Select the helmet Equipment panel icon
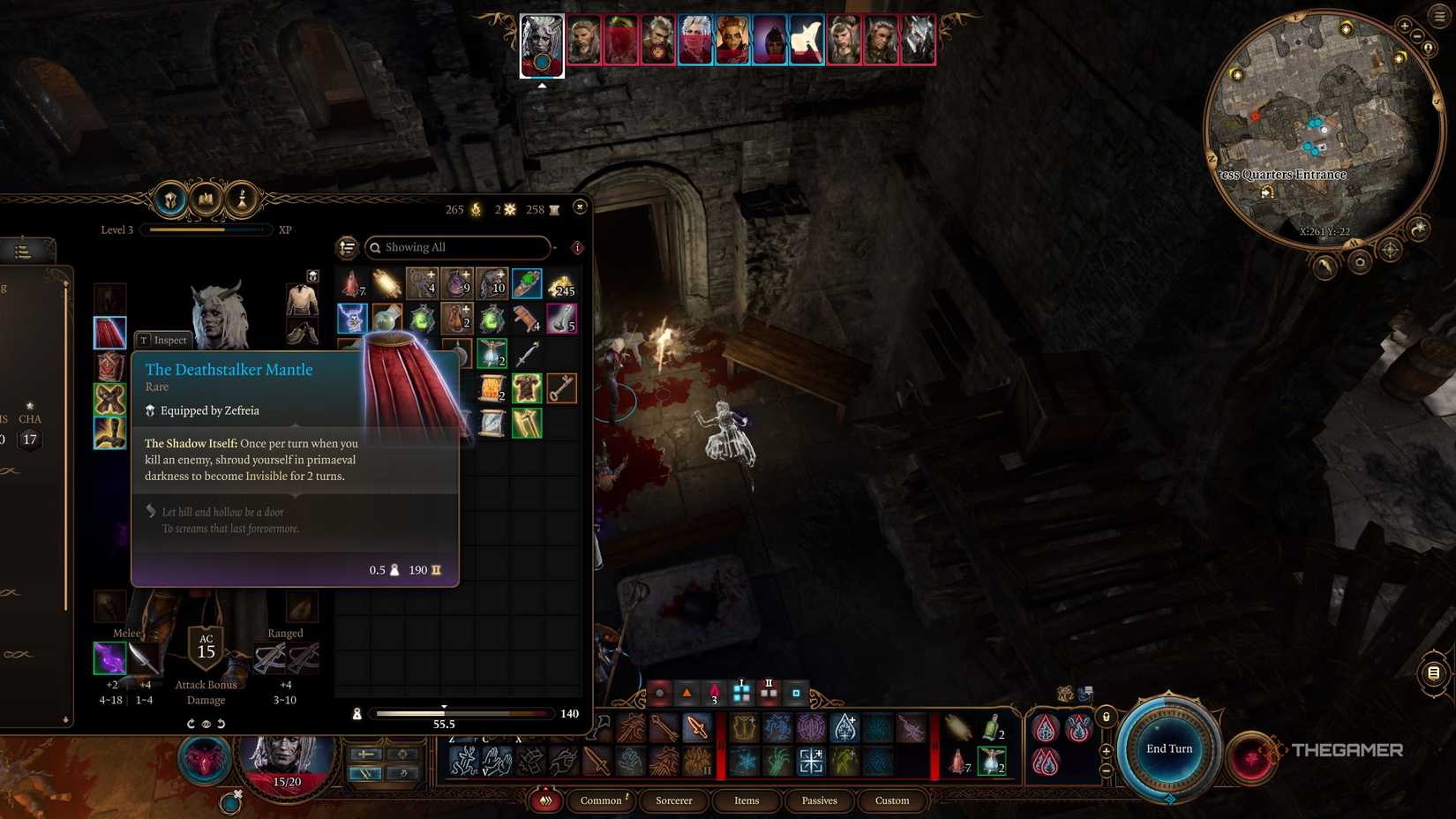 click(x=170, y=199)
